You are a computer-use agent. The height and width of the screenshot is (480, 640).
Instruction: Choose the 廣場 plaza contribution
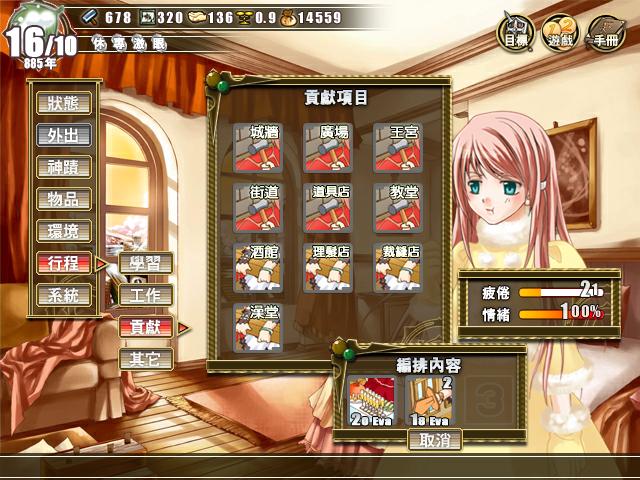click(x=327, y=147)
